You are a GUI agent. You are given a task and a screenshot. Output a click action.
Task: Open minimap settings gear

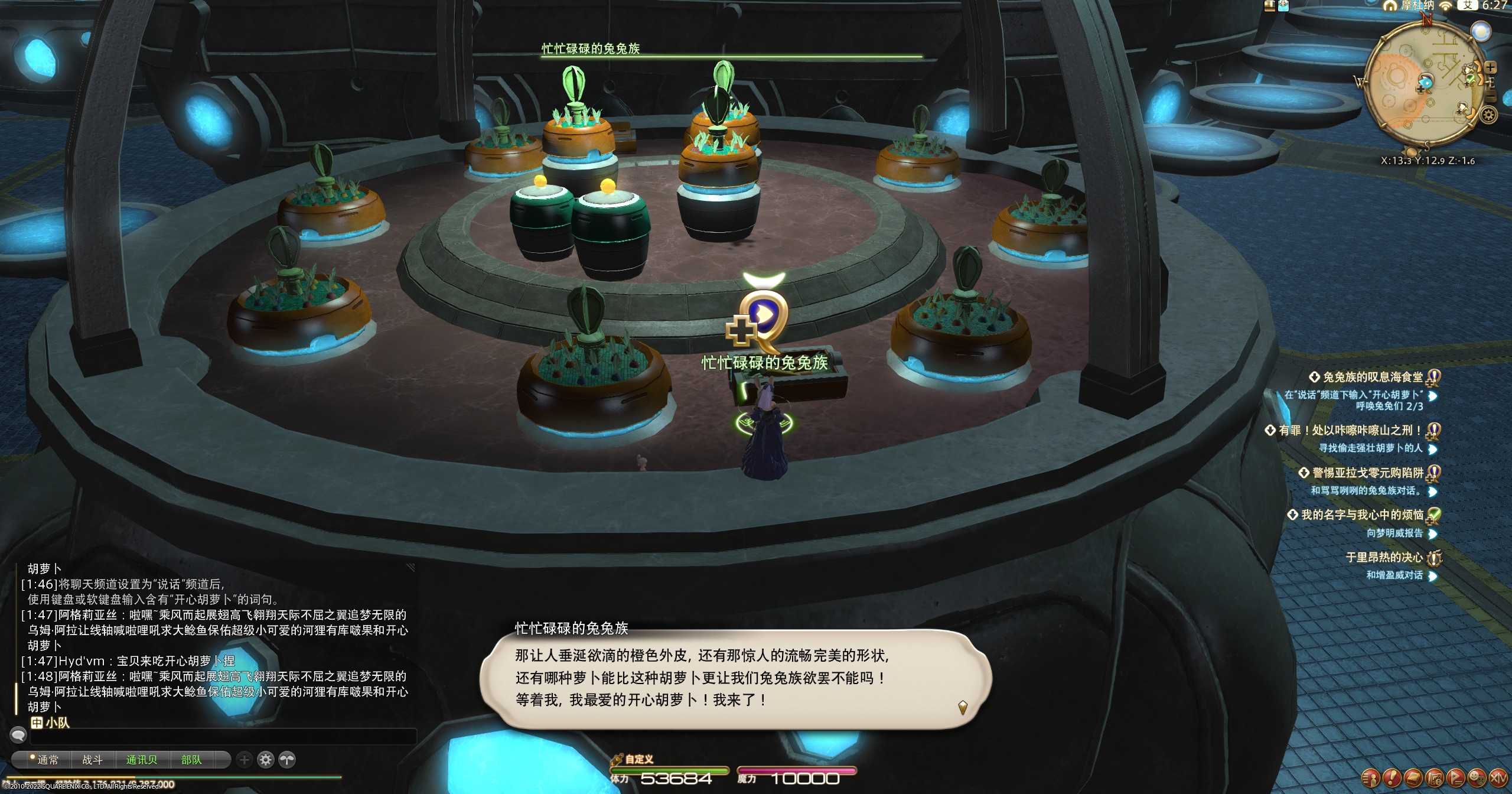(1488, 115)
